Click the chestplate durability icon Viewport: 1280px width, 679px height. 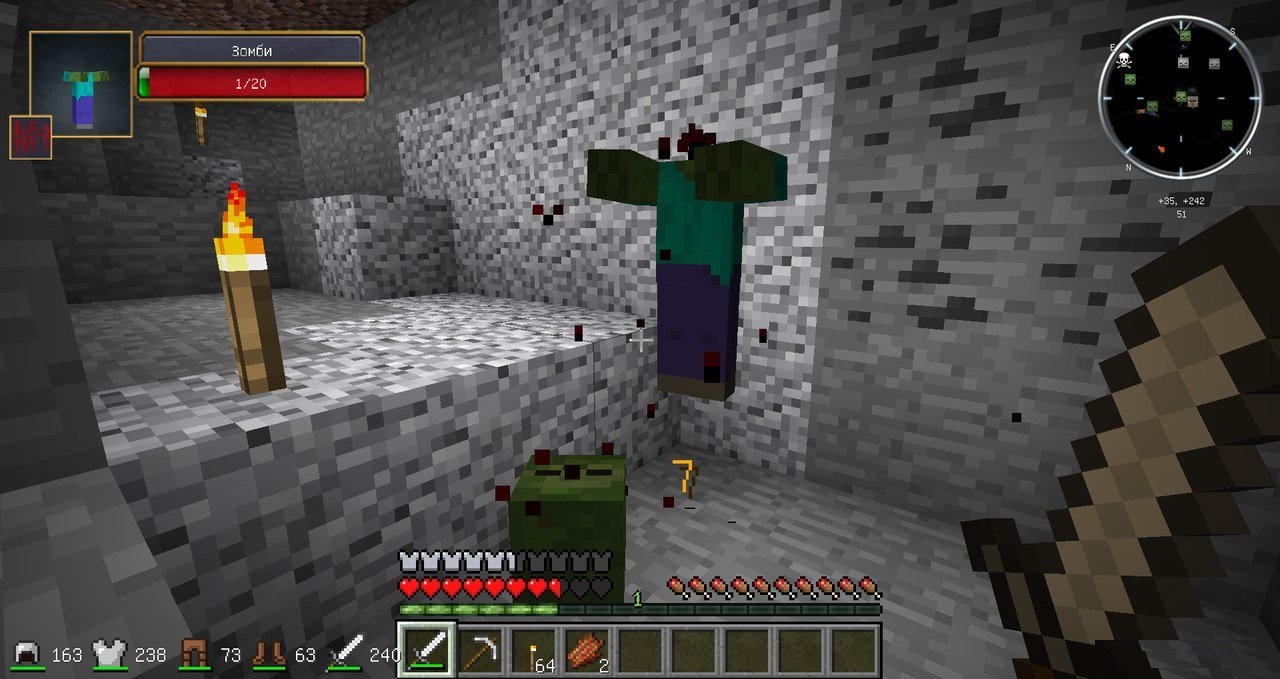pos(111,655)
